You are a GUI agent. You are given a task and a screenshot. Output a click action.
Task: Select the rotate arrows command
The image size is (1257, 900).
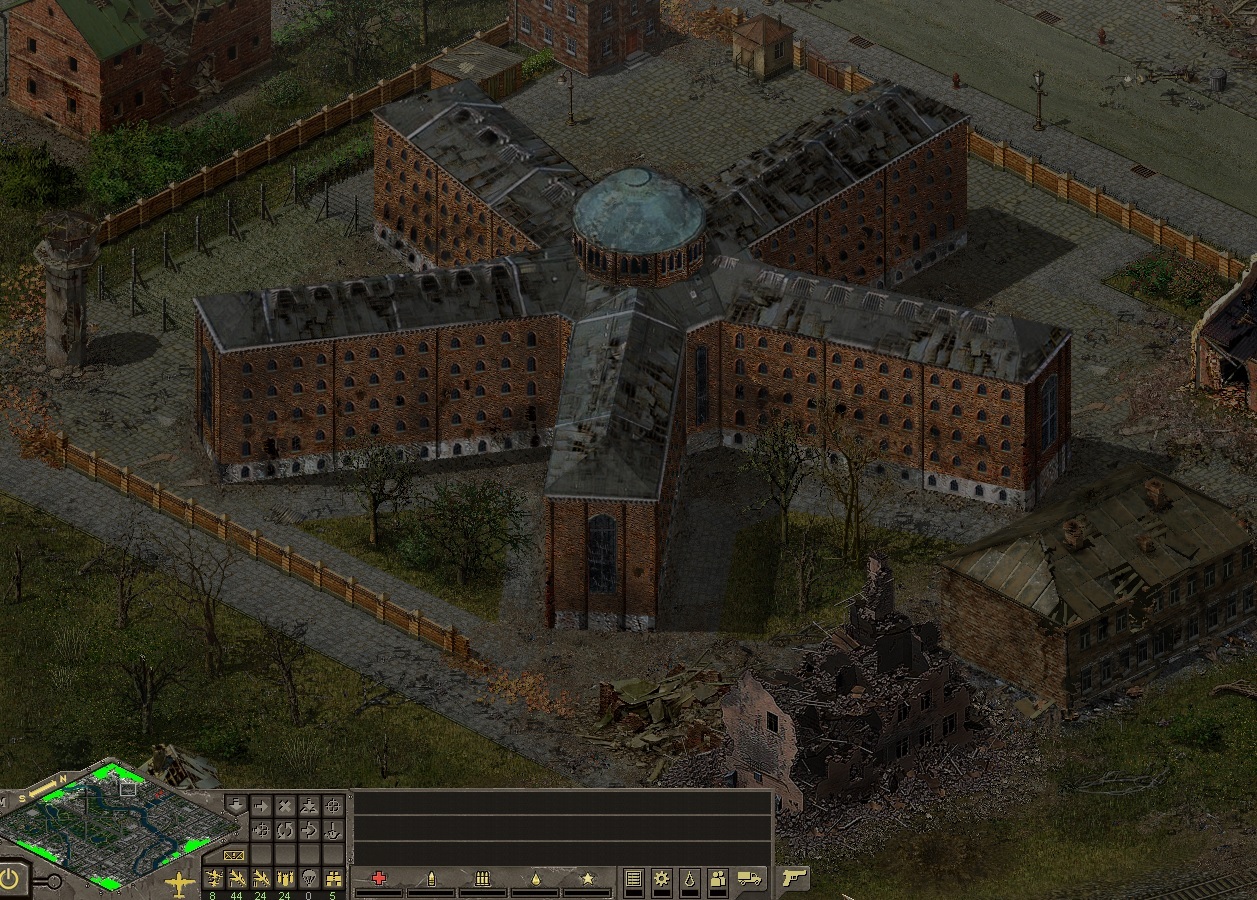pyautogui.click(x=286, y=830)
